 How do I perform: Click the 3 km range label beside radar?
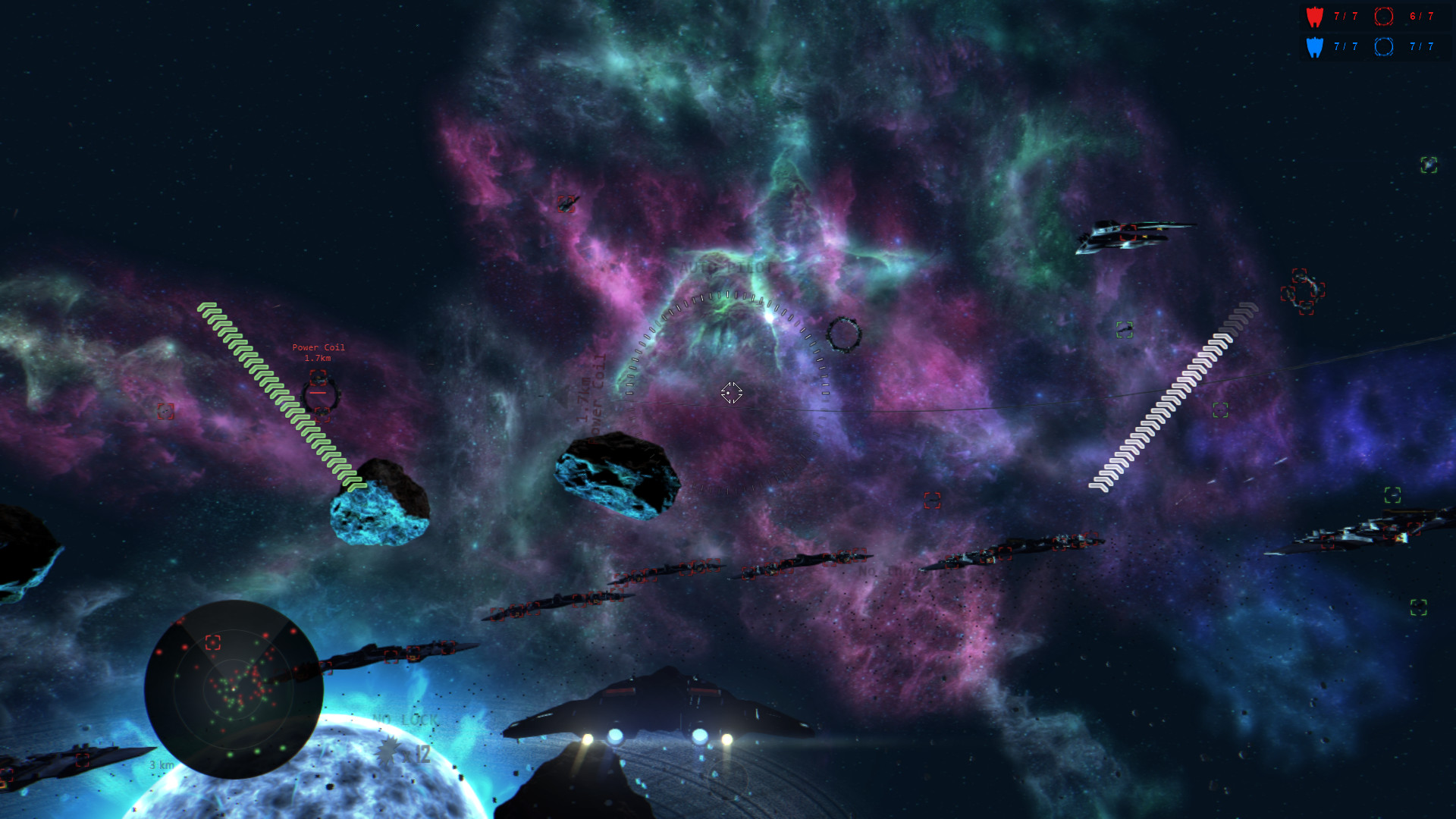point(159,766)
